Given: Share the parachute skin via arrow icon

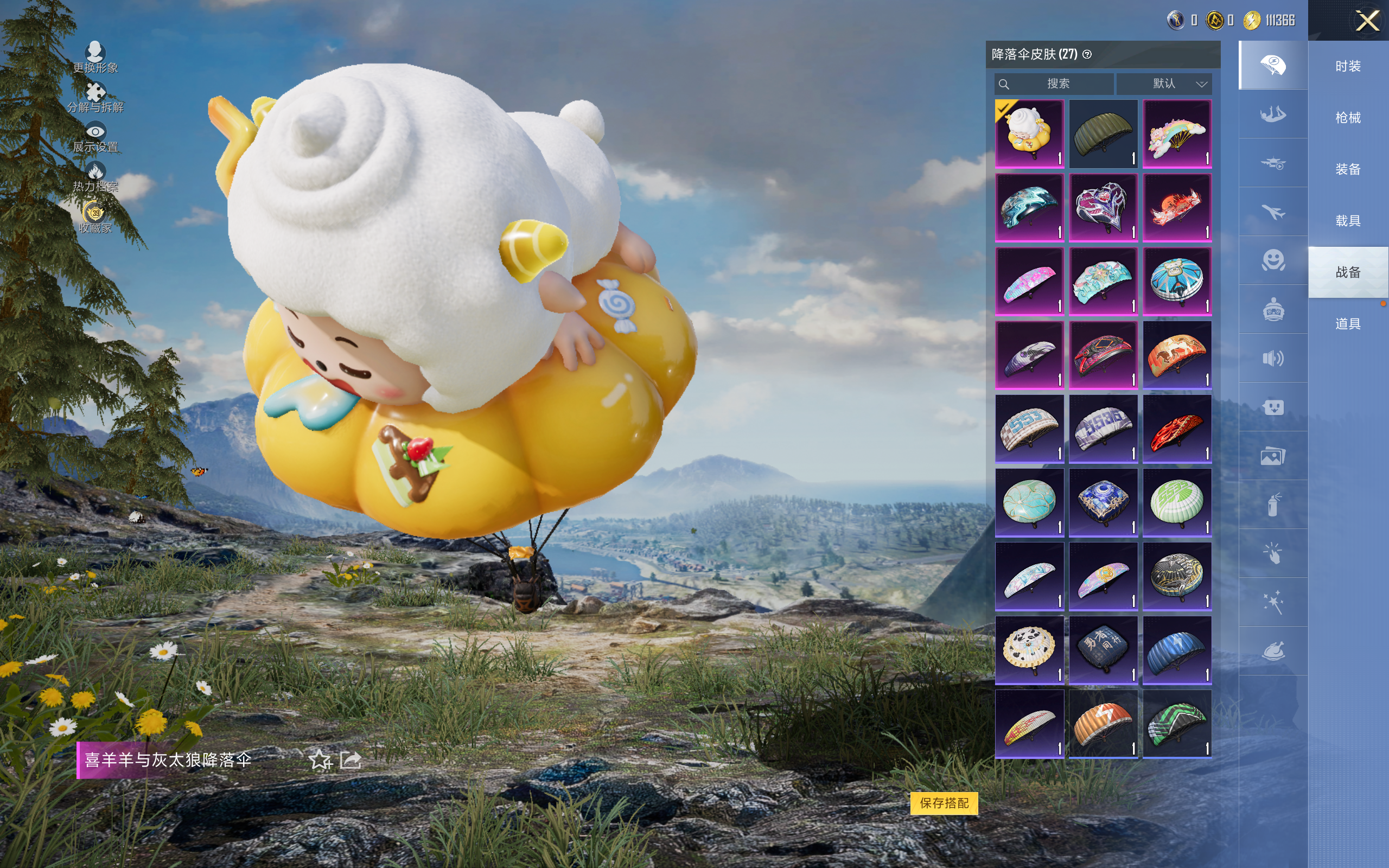Looking at the screenshot, I should 351,760.
